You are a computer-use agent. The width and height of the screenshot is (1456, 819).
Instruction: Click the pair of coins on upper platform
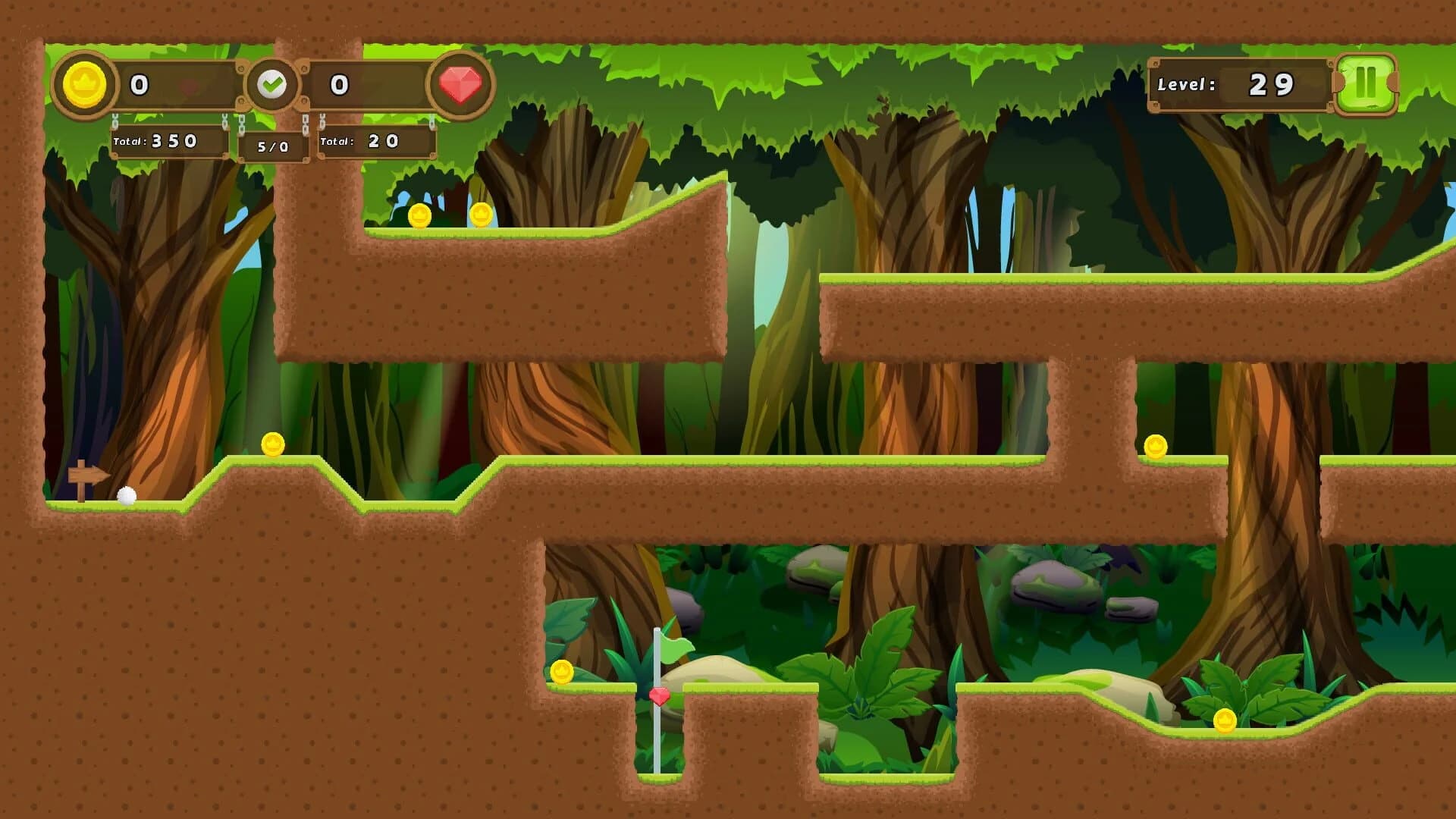click(x=449, y=215)
